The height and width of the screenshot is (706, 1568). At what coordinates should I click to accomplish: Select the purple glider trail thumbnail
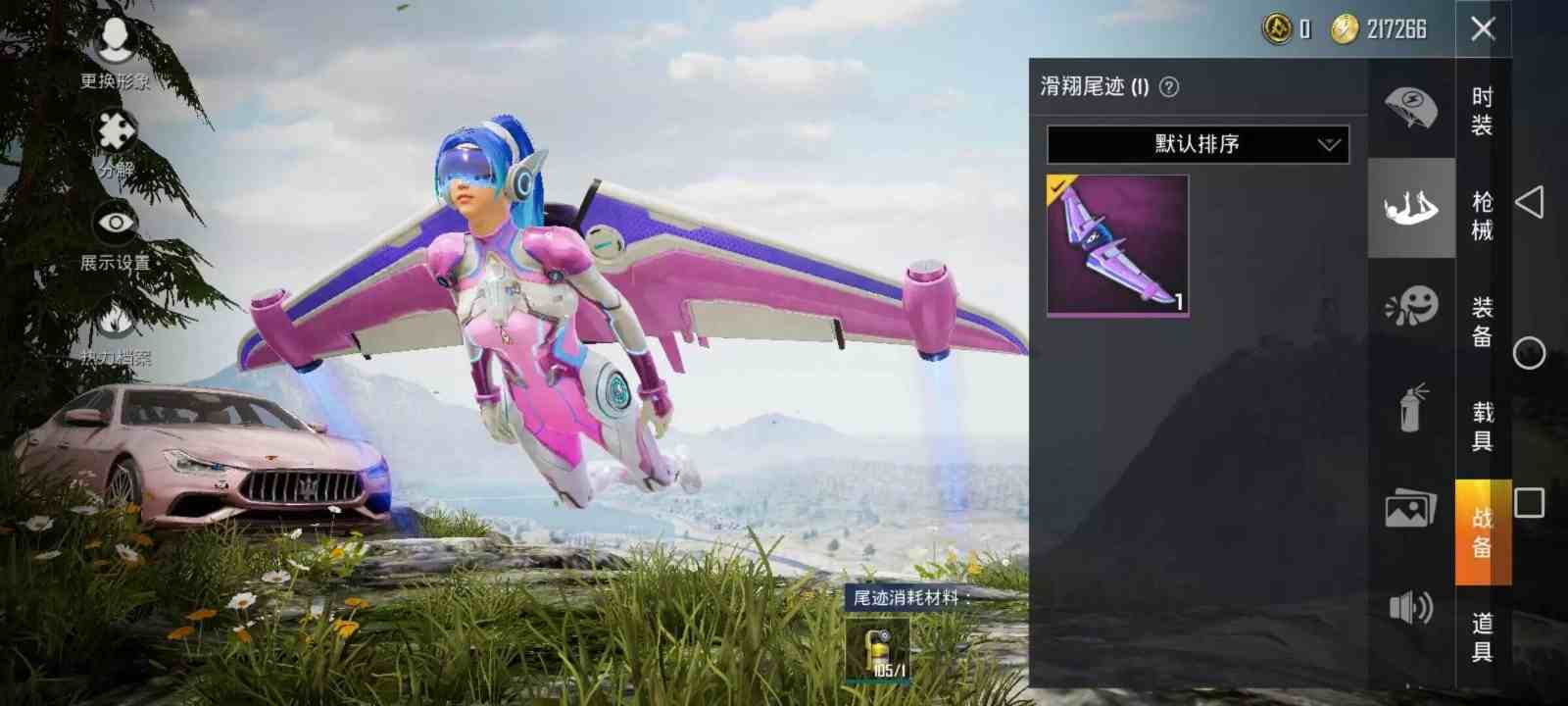tap(1117, 243)
